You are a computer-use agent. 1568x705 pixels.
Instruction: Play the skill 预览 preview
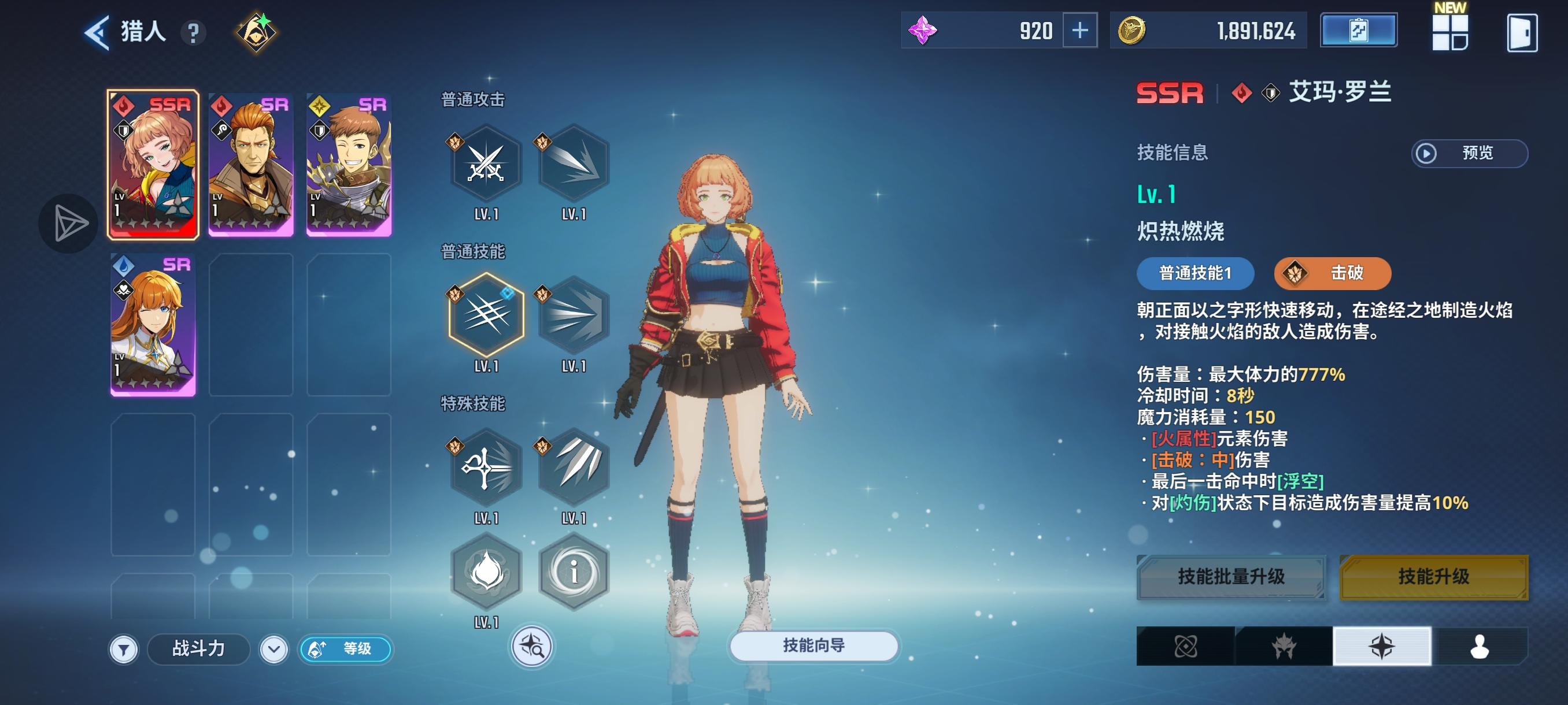click(x=1469, y=153)
